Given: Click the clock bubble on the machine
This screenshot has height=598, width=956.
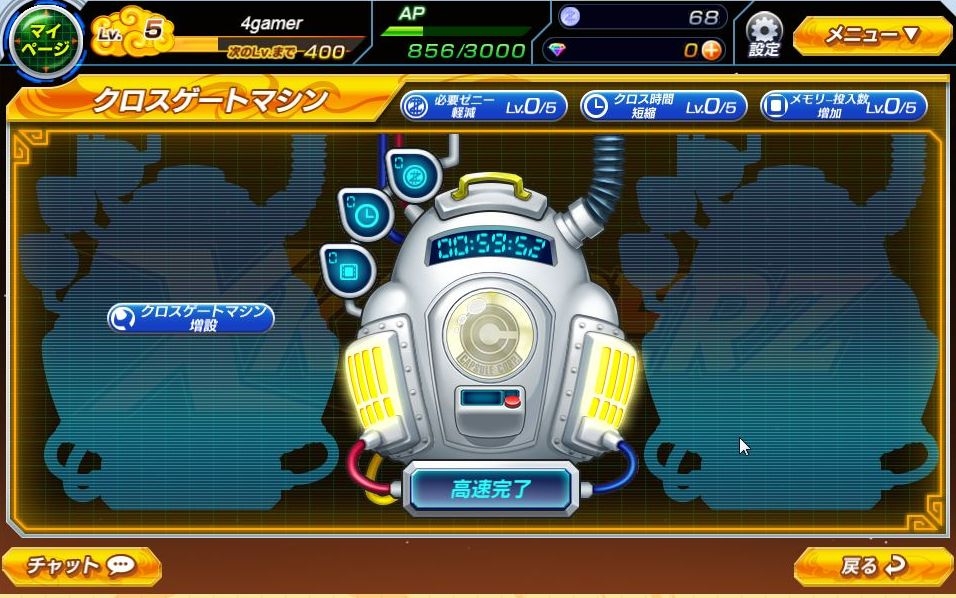Looking at the screenshot, I should click(365, 213).
